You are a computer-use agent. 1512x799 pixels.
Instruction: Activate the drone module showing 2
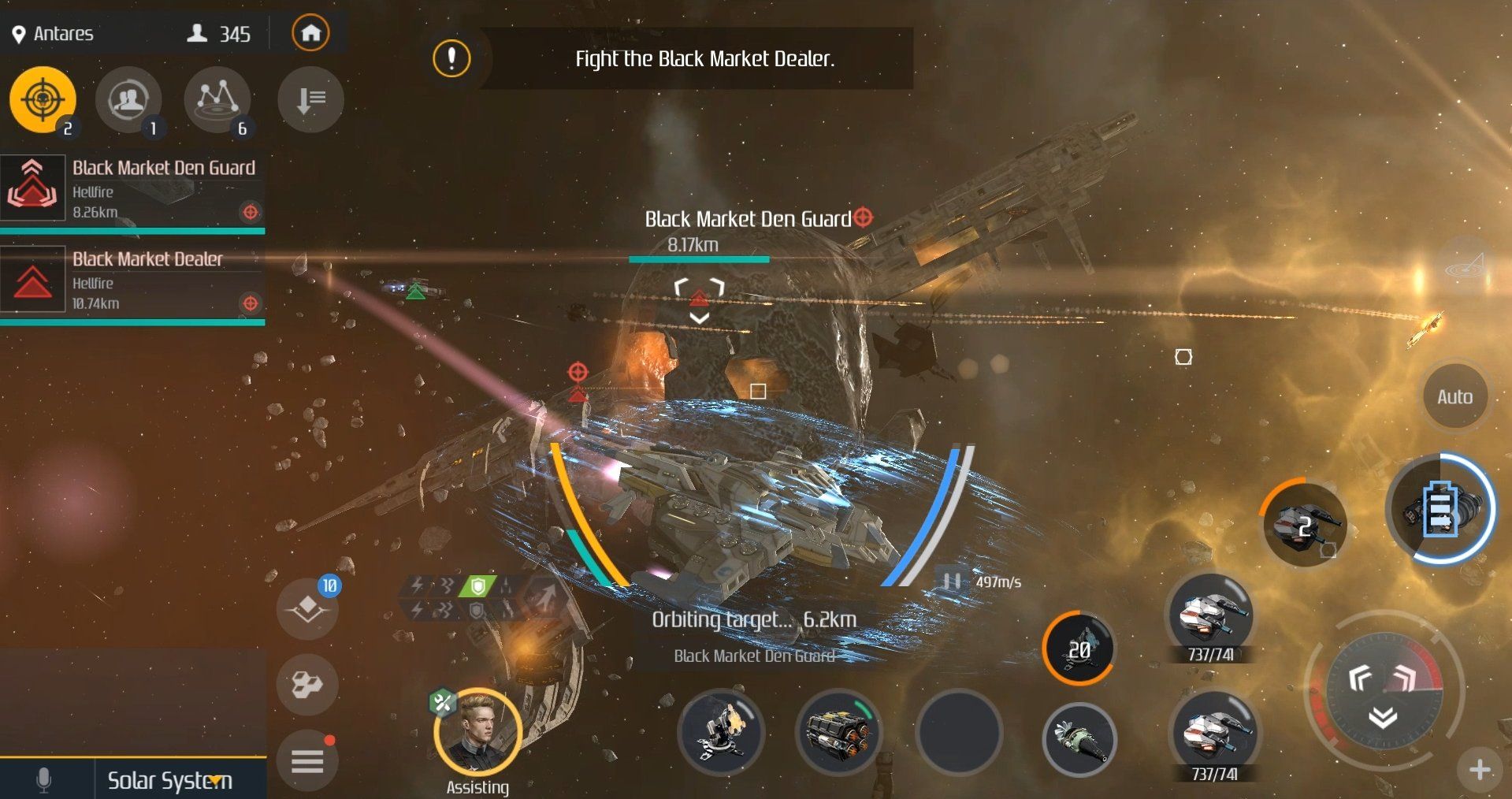click(1303, 525)
